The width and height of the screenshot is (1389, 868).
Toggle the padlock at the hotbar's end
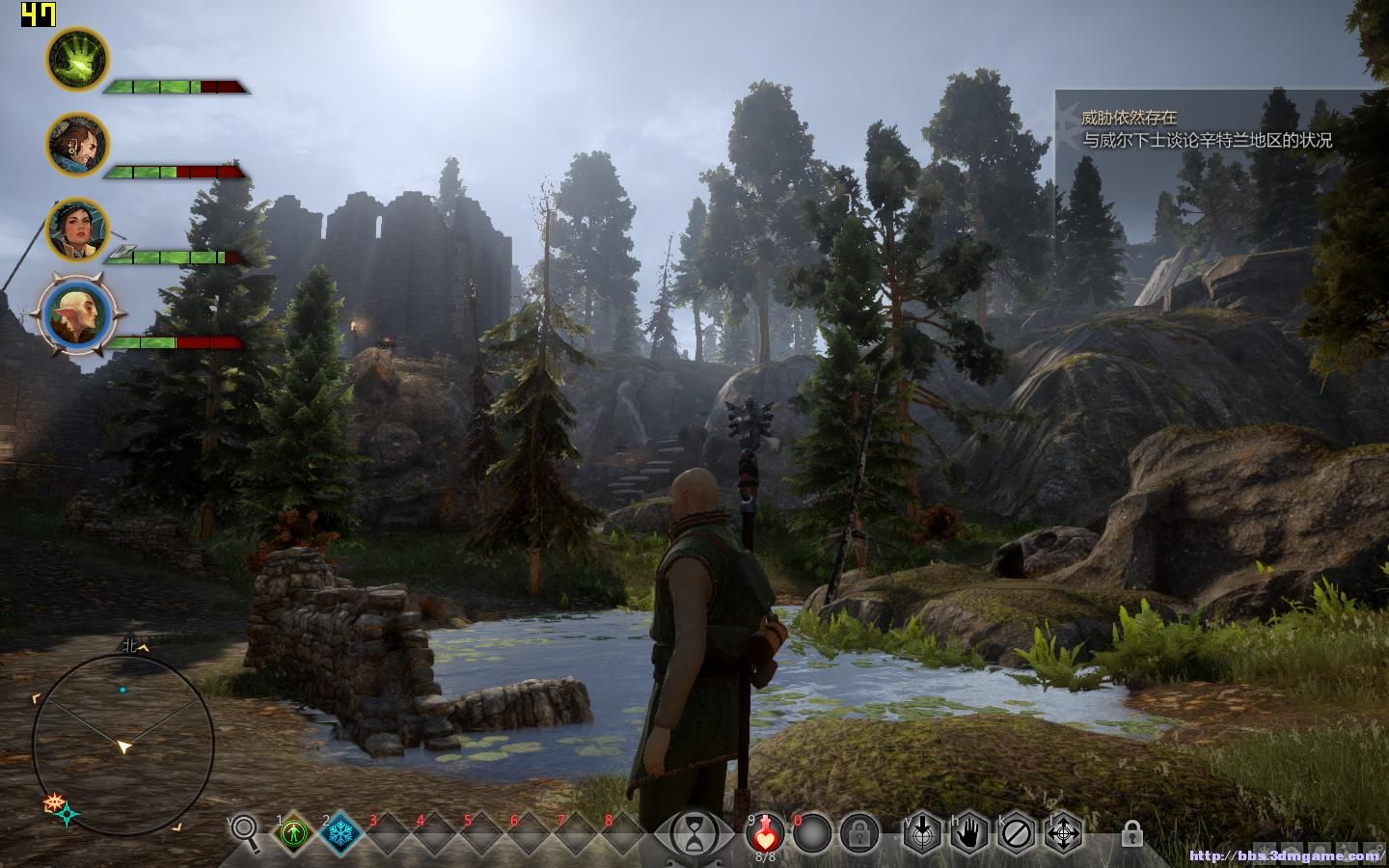1132,832
